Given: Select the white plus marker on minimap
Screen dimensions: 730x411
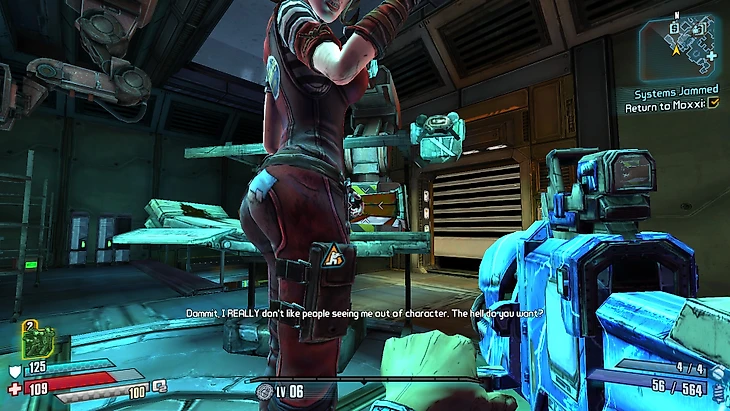Looking at the screenshot, I should [710, 57].
